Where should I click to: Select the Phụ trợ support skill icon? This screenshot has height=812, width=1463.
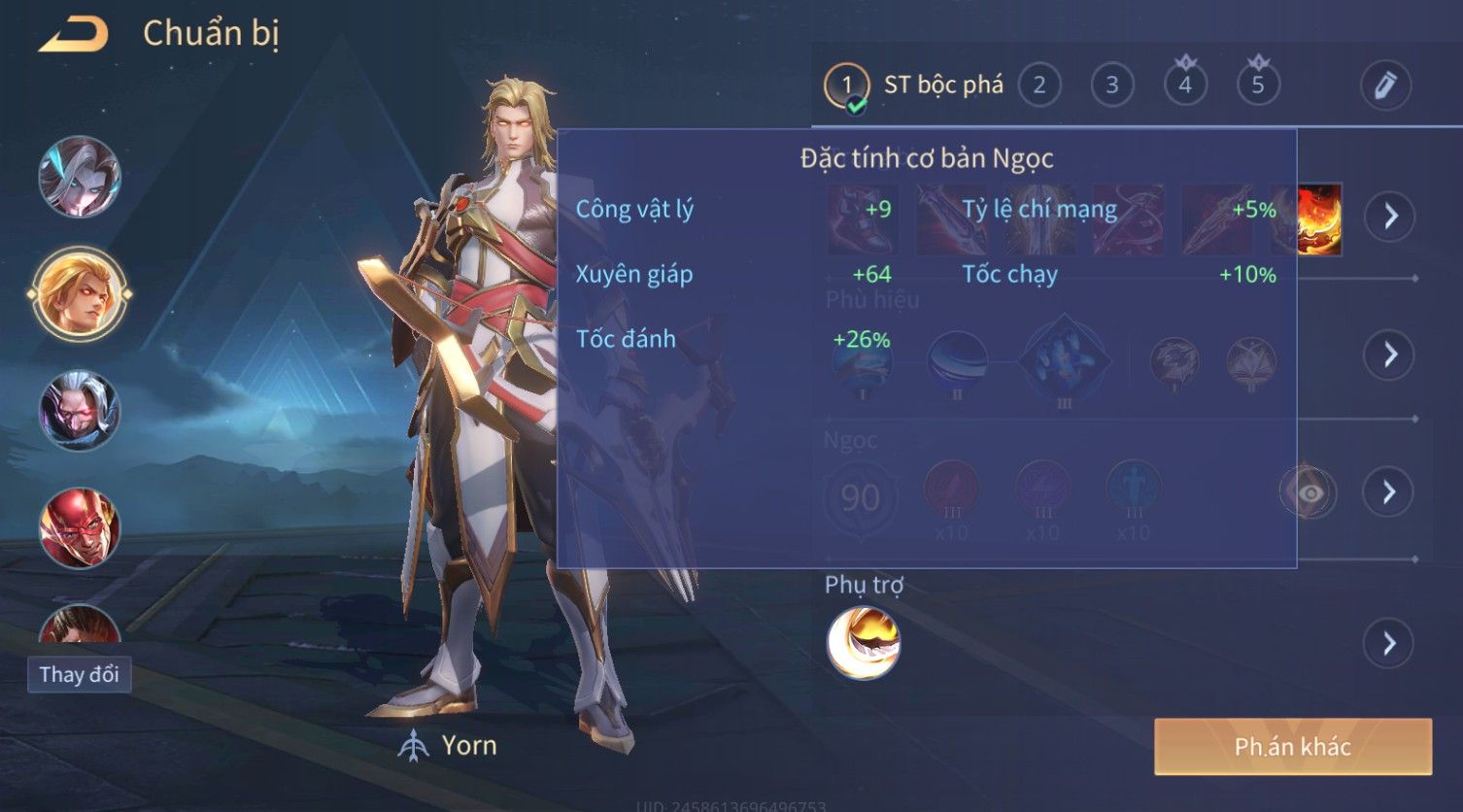click(863, 643)
